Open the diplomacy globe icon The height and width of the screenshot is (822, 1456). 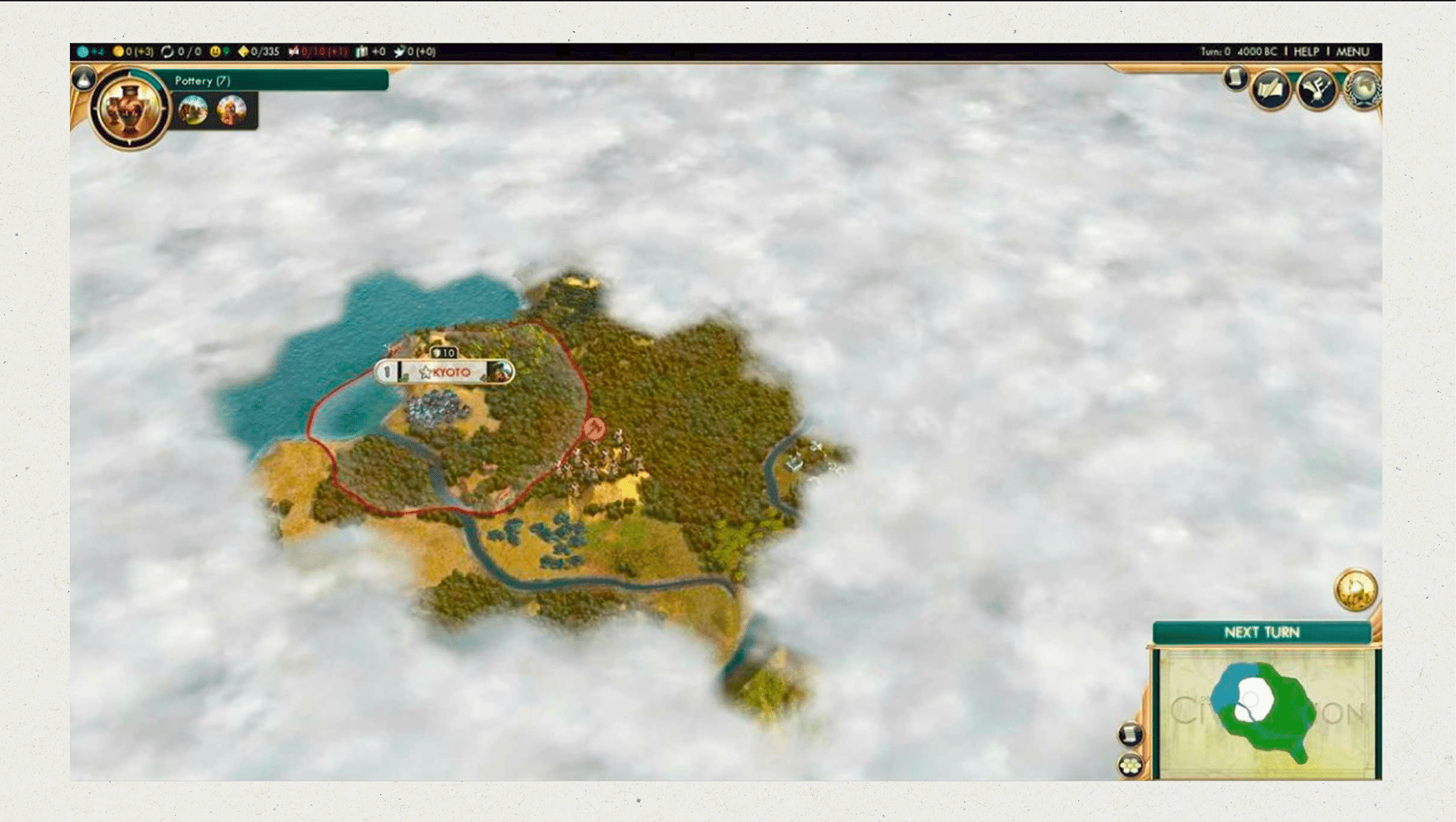pos(1361,89)
